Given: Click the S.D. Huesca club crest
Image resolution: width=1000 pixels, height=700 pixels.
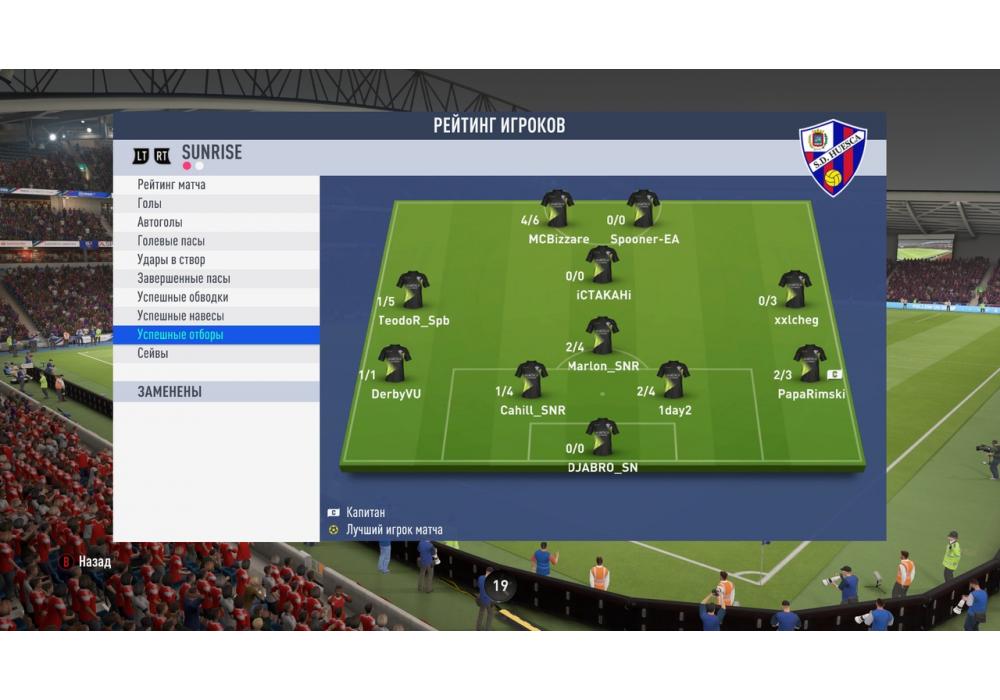Looking at the screenshot, I should (833, 157).
